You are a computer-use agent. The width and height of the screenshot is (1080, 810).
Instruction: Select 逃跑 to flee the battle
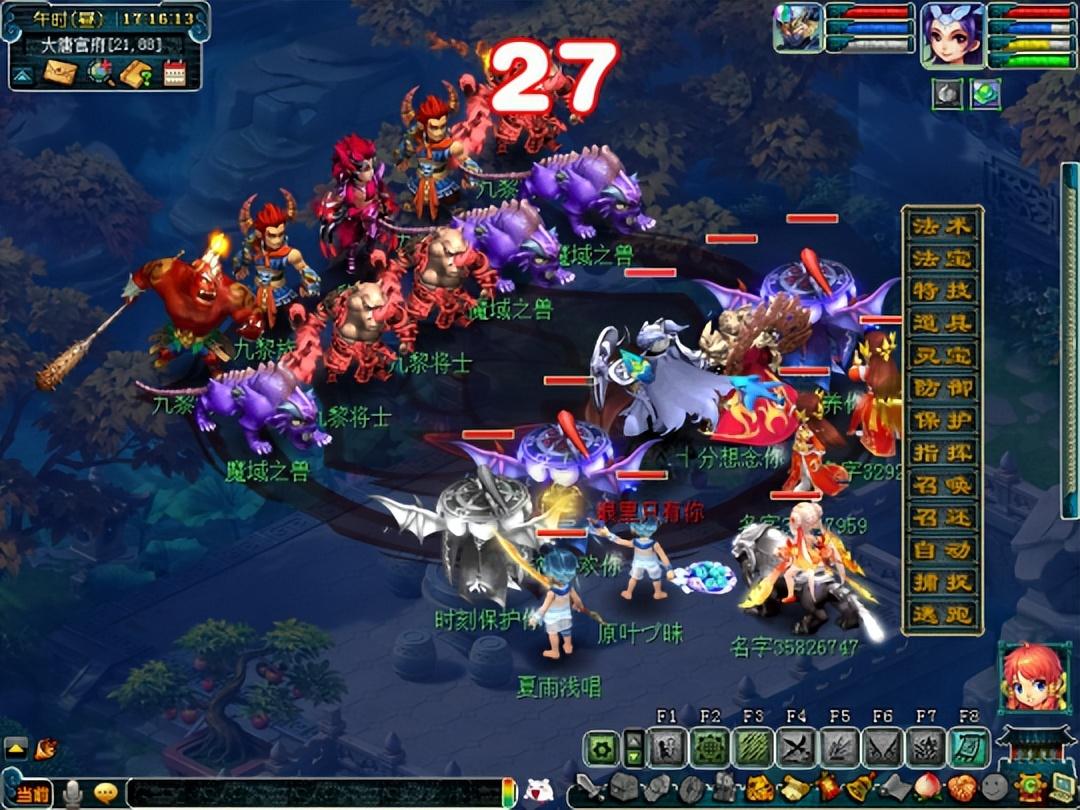pyautogui.click(x=942, y=615)
